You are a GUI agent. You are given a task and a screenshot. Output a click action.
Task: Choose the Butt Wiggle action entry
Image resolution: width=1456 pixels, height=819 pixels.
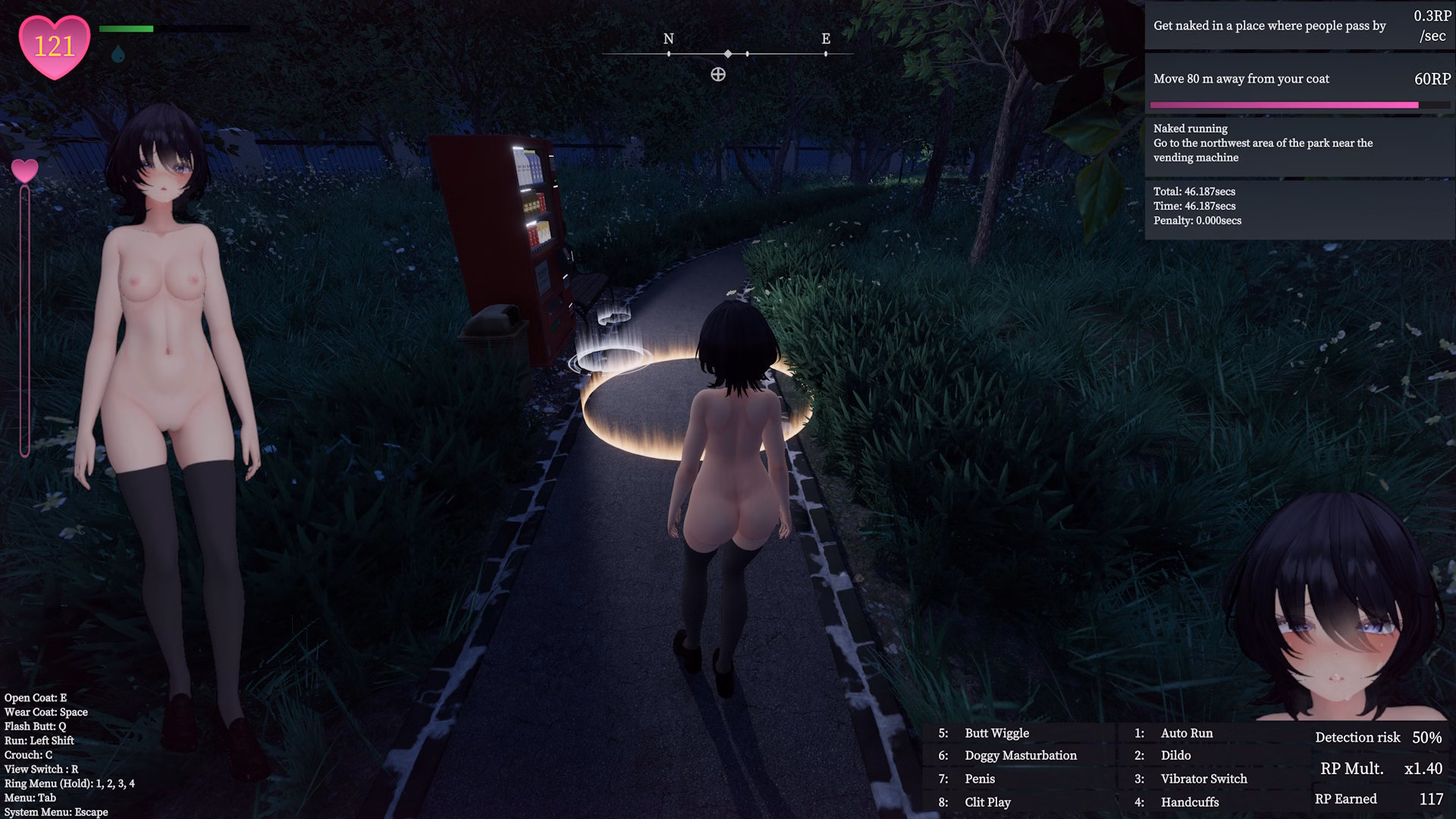point(996,733)
